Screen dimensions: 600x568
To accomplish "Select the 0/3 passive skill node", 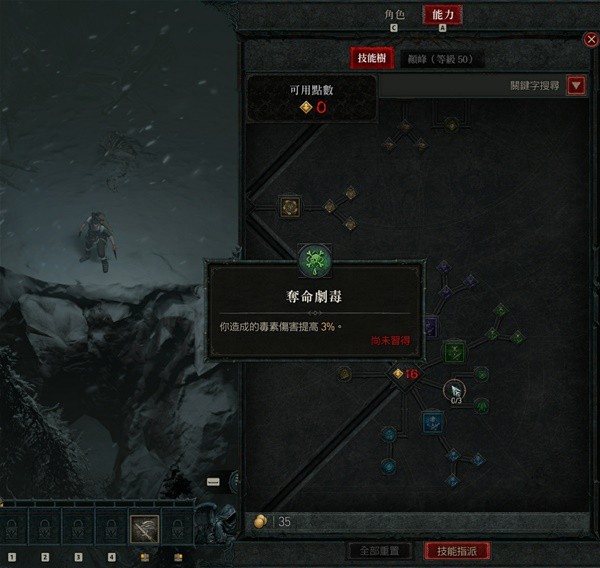I will tap(455, 389).
